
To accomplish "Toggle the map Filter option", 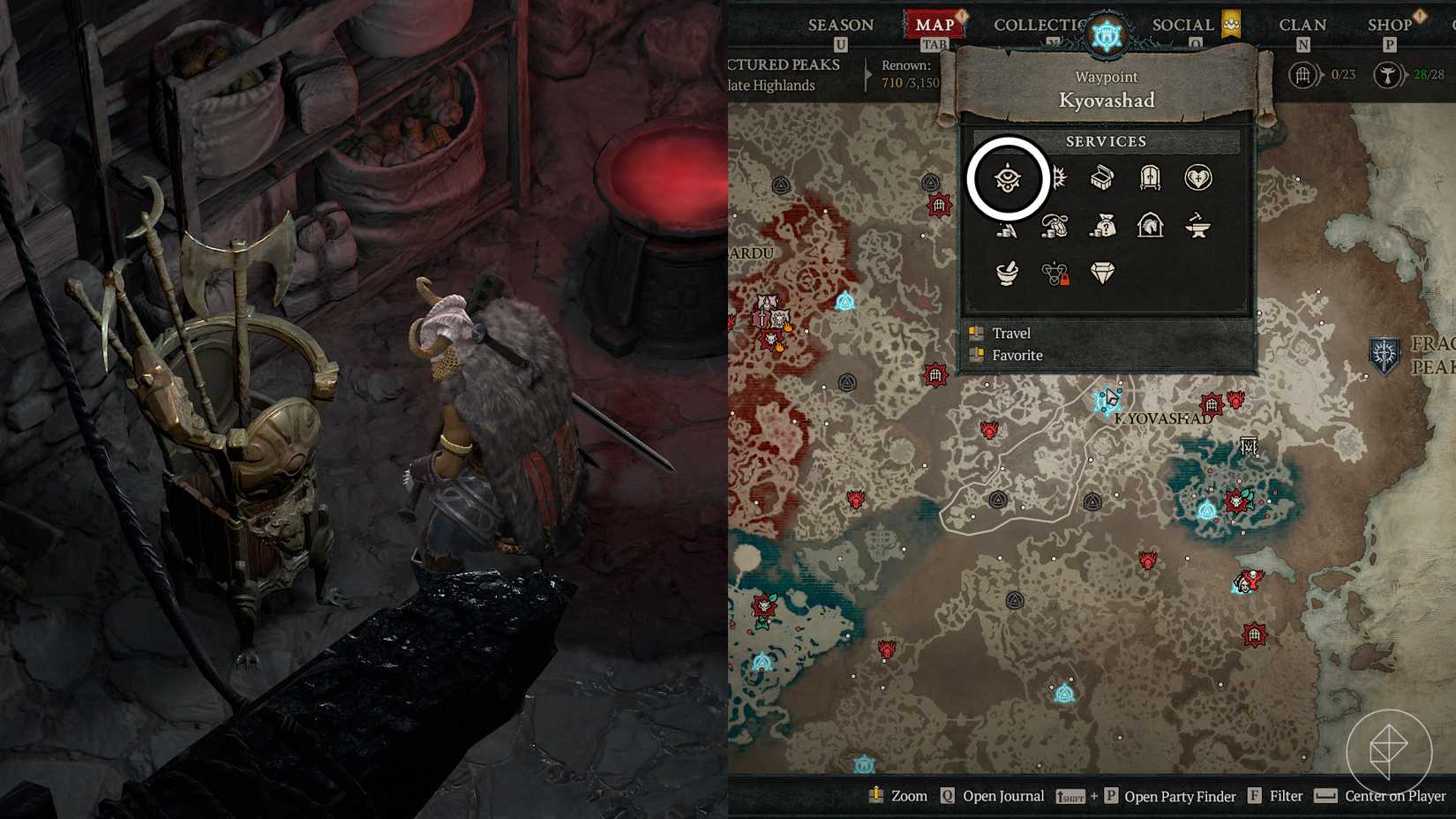I will pos(1283,795).
